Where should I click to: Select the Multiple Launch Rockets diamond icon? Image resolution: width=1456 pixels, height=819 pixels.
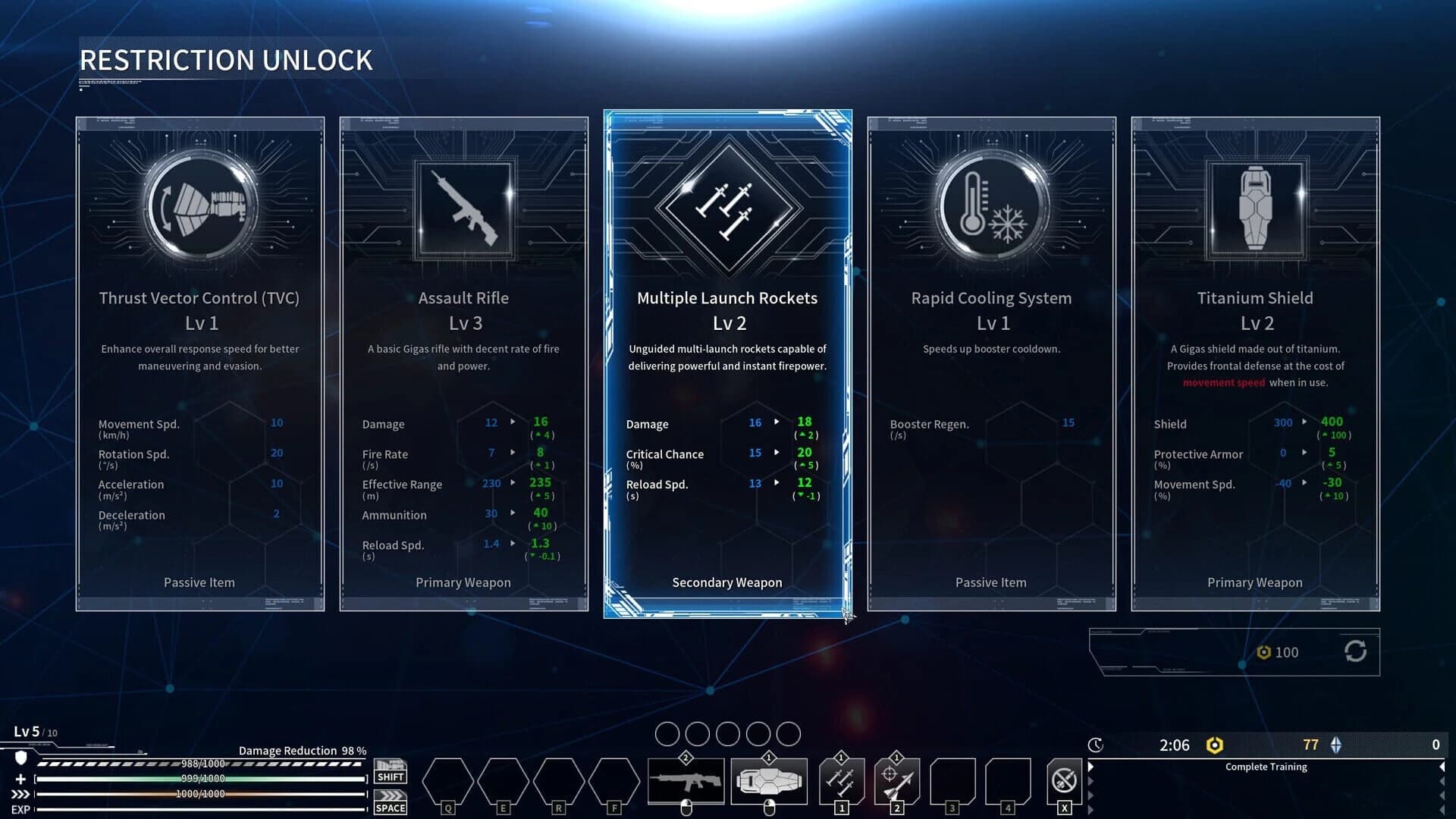726,210
